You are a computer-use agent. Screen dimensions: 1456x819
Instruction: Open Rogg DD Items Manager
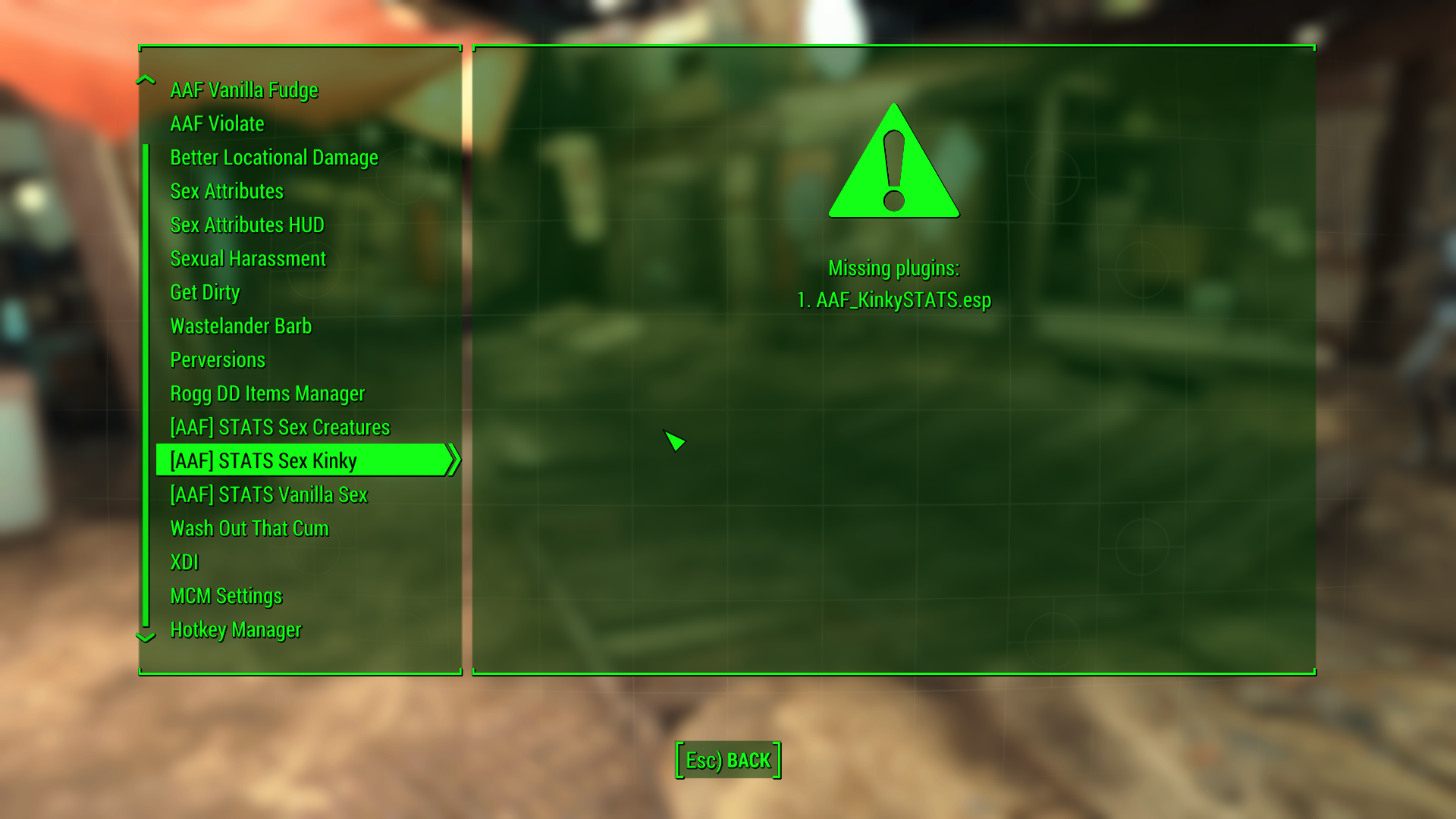click(x=267, y=394)
